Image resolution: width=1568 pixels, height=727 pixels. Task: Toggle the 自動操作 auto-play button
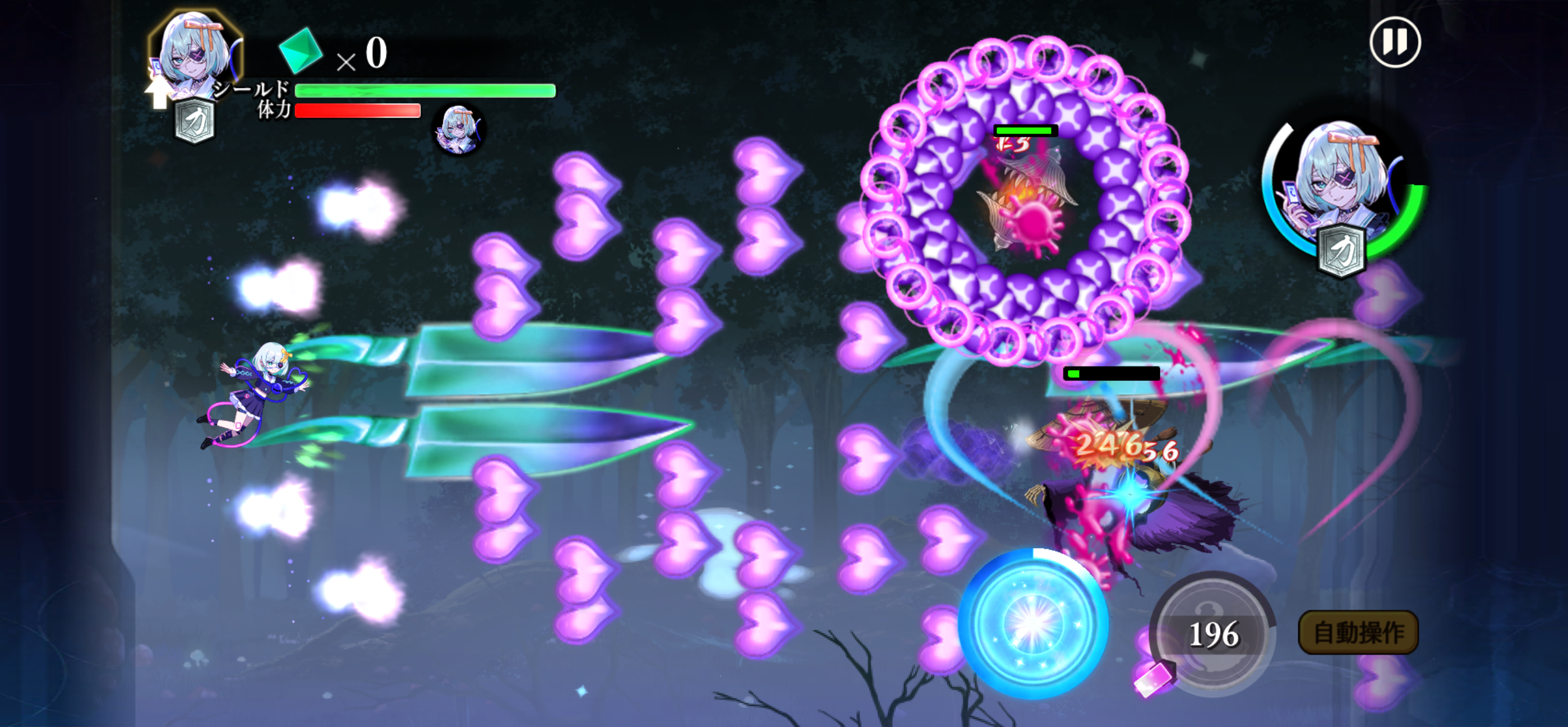point(1358,633)
